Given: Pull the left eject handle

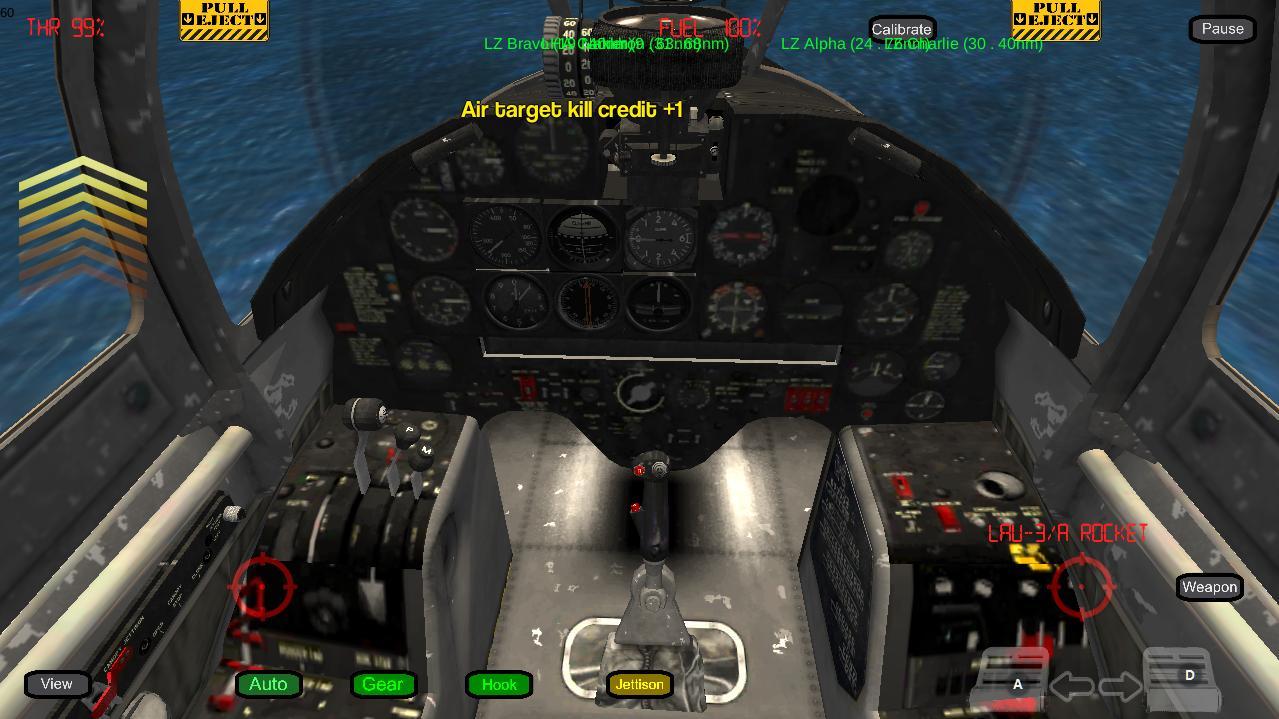Looking at the screenshot, I should pyautogui.click(x=224, y=20).
